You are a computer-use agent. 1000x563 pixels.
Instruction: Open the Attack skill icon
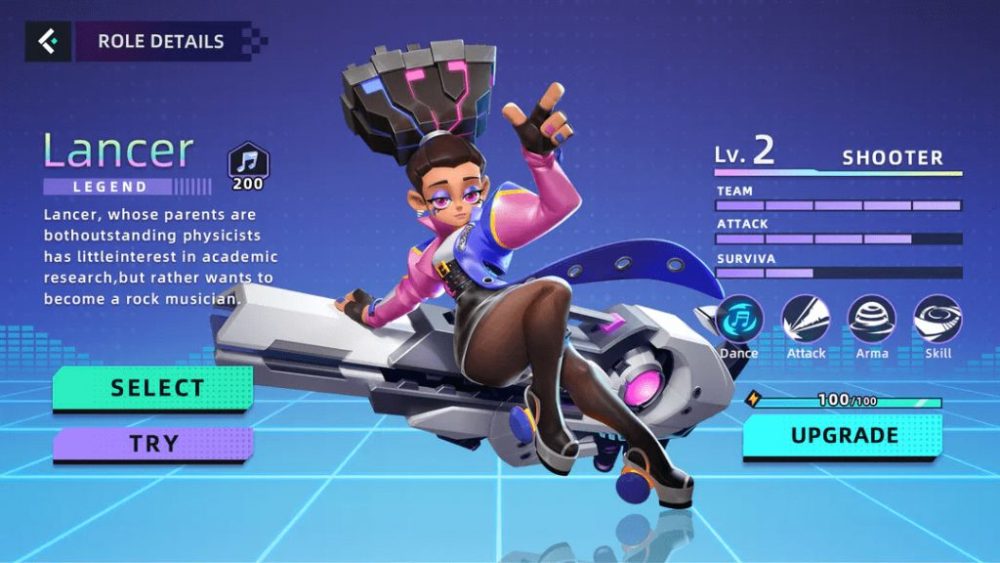[x=806, y=320]
